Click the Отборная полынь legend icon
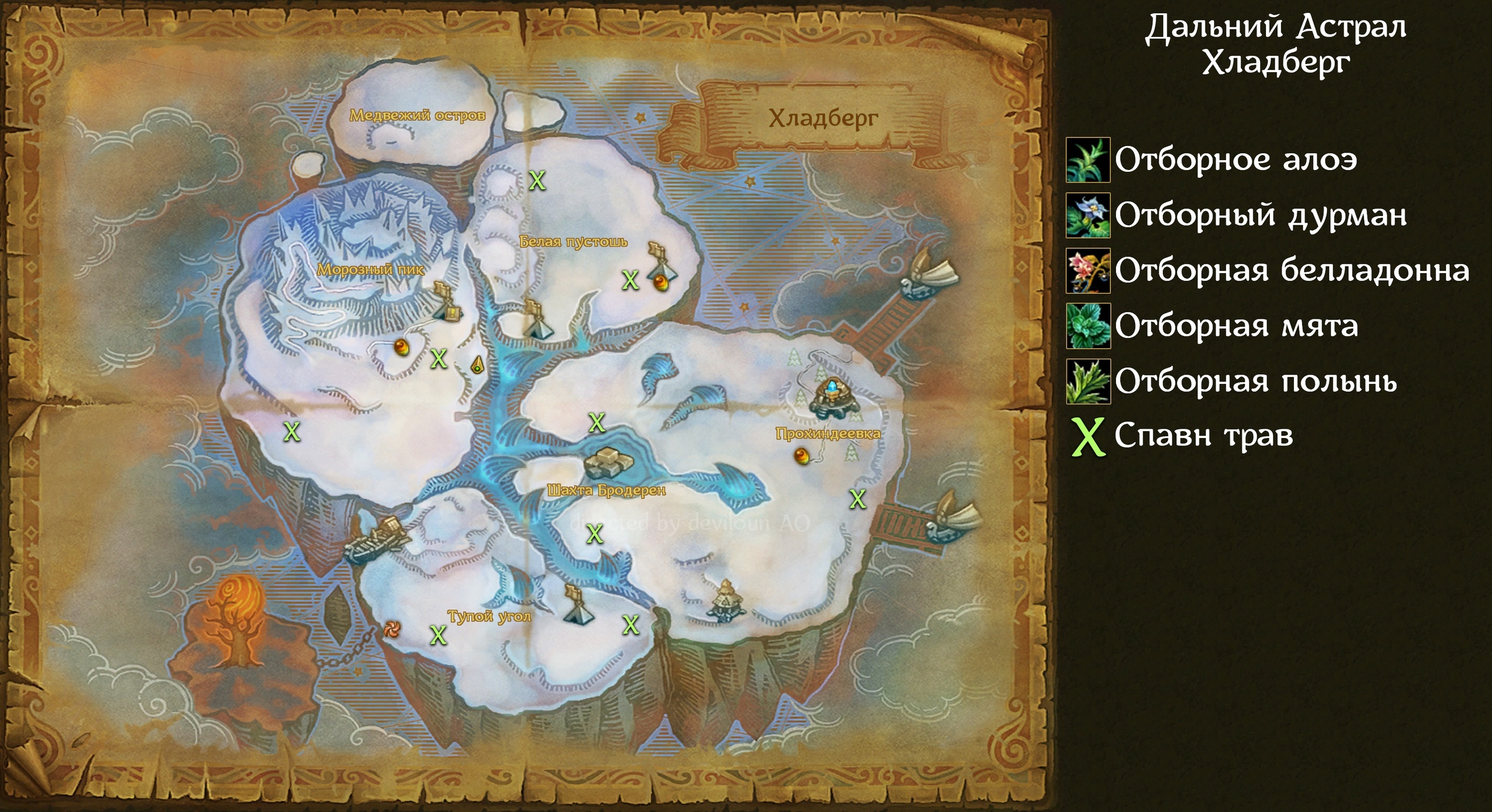This screenshot has width=1492, height=812. 1088,382
